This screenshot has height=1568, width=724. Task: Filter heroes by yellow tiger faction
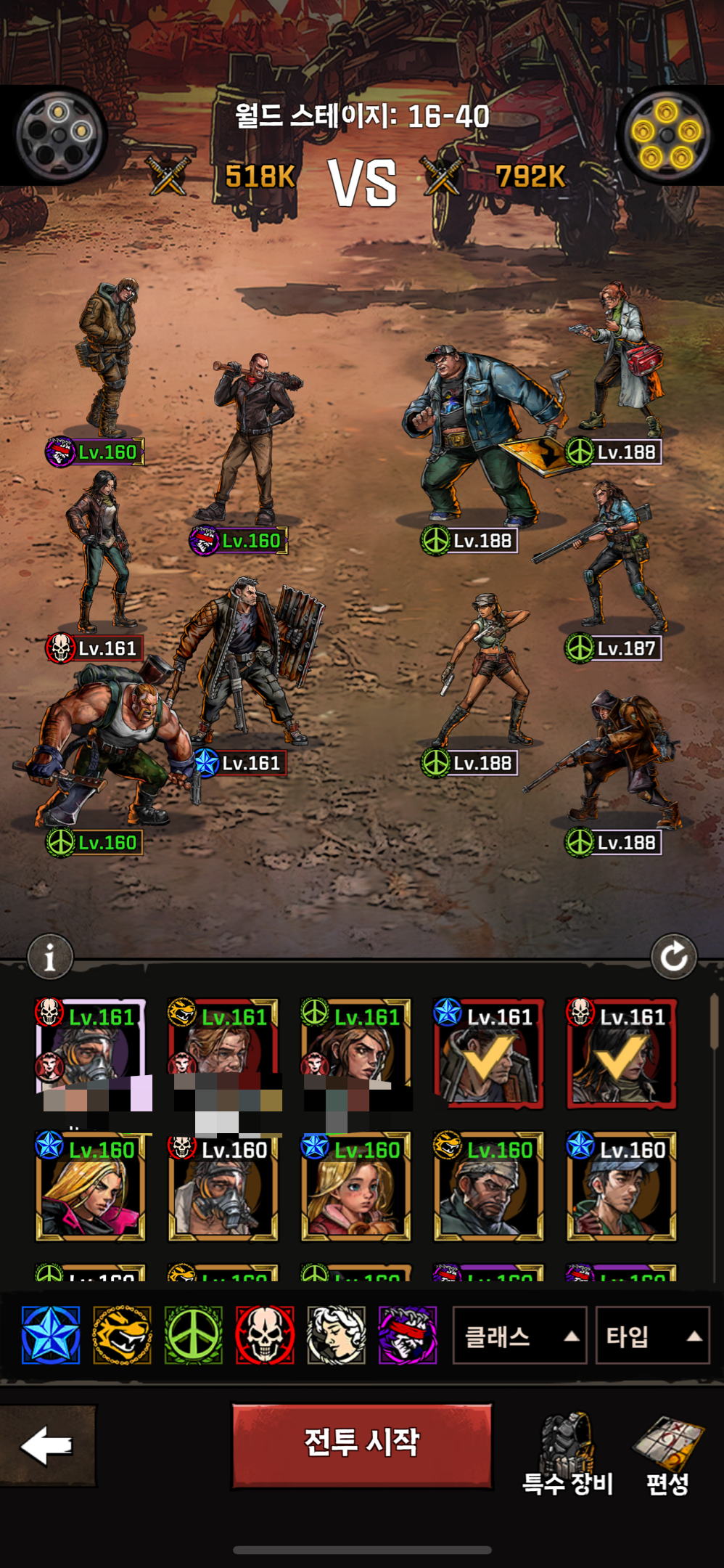(x=122, y=1335)
